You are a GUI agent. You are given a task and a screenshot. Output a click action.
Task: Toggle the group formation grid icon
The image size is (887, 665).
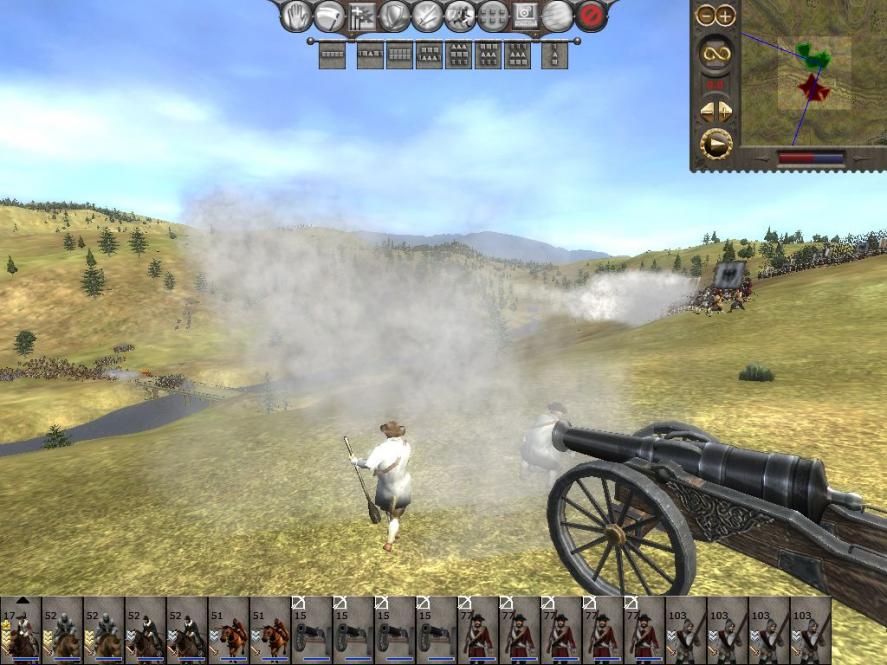(492, 16)
